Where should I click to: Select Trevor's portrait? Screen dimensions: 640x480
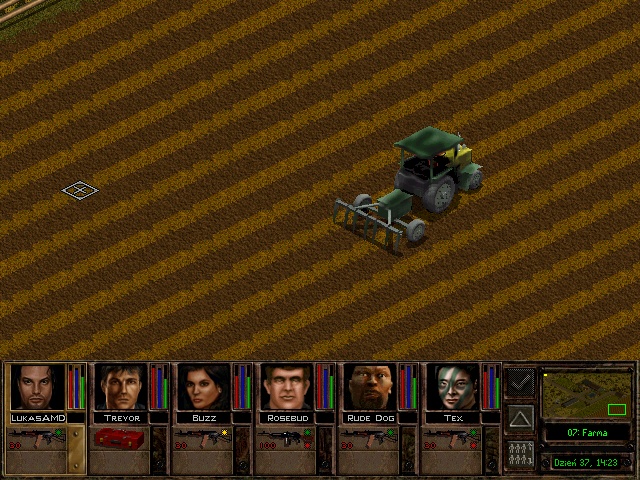120,387
